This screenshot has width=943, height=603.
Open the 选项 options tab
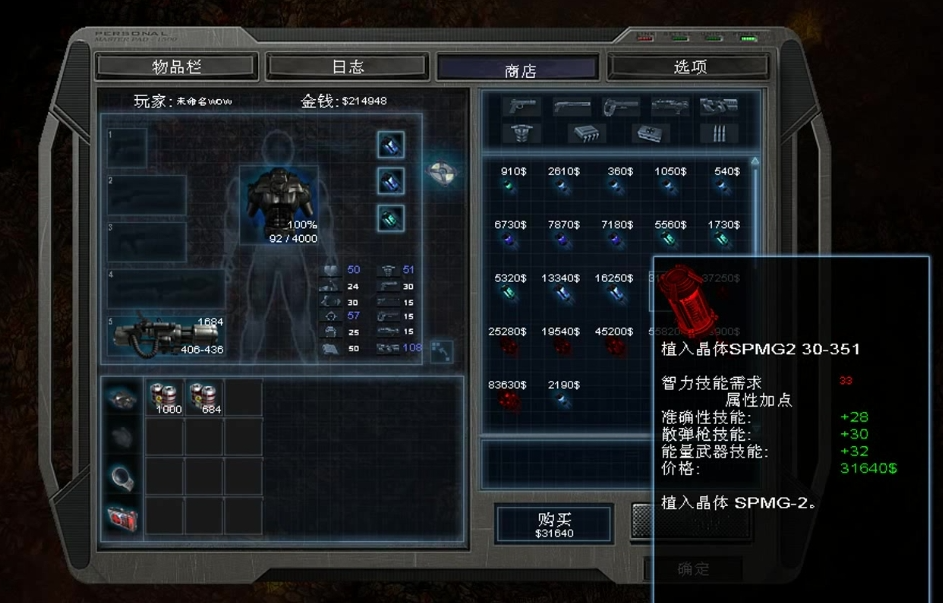pyautogui.click(x=689, y=67)
